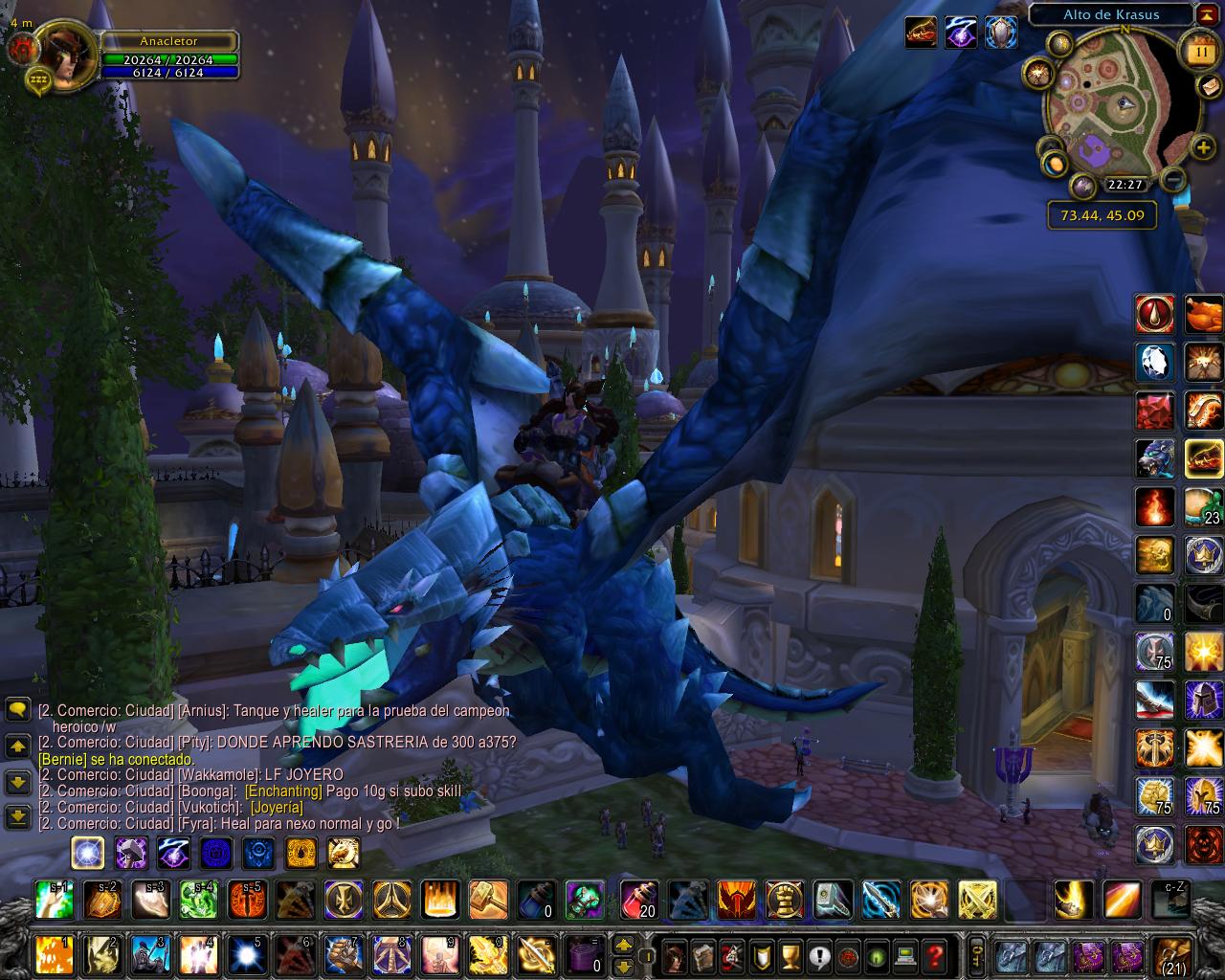Open the quest log exclamation mark button

(819, 954)
